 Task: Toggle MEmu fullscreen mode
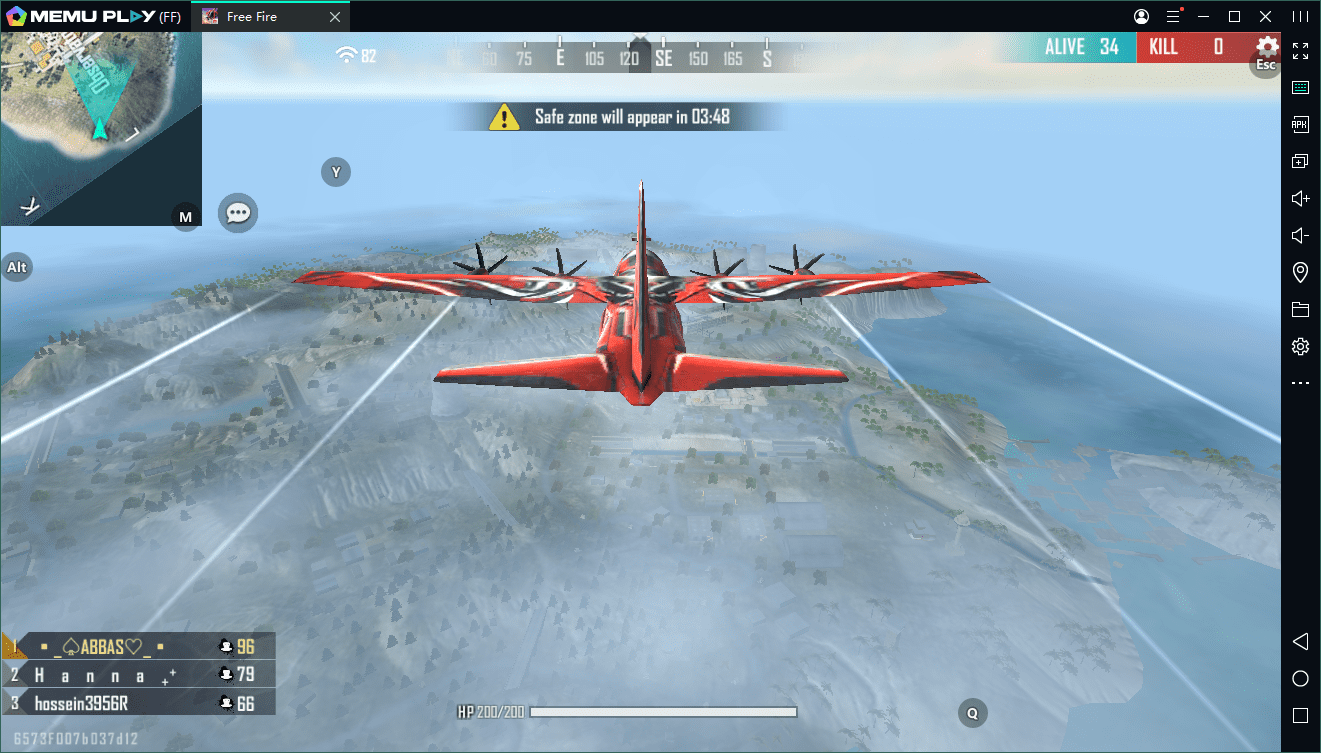pyautogui.click(x=1300, y=51)
